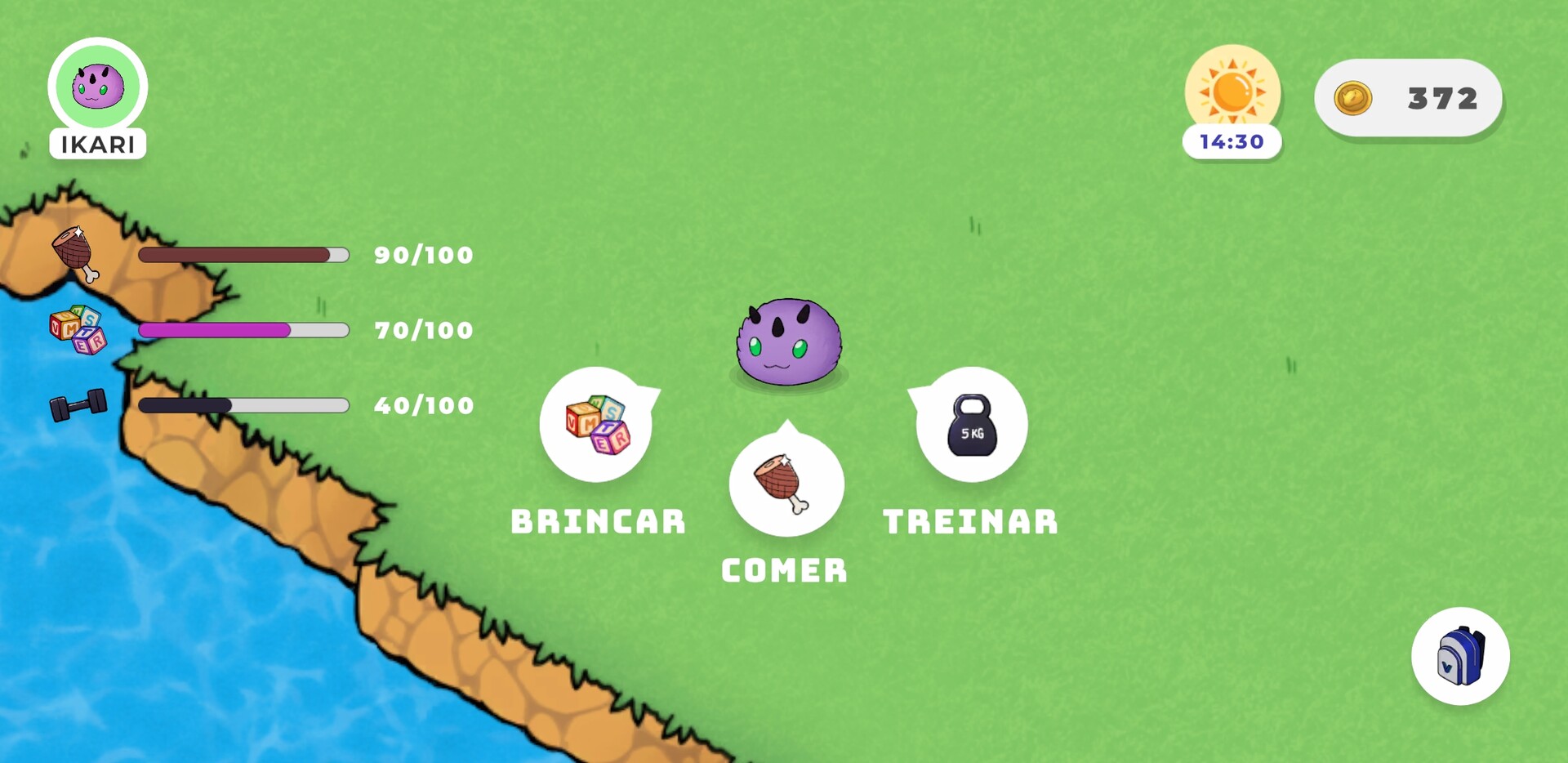Screen dimensions: 1568x763
Task: Click the sun weather icon
Action: (1232, 87)
